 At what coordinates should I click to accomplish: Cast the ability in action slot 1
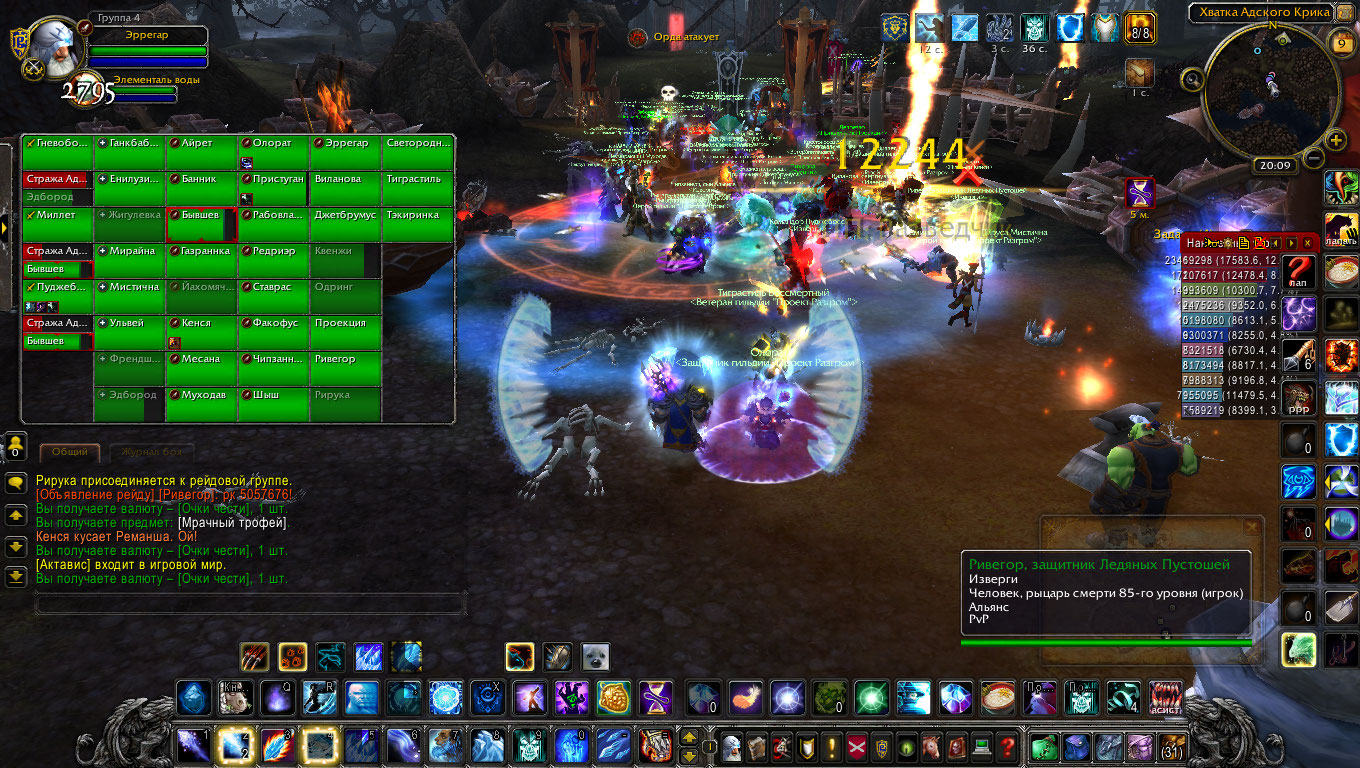(192, 746)
